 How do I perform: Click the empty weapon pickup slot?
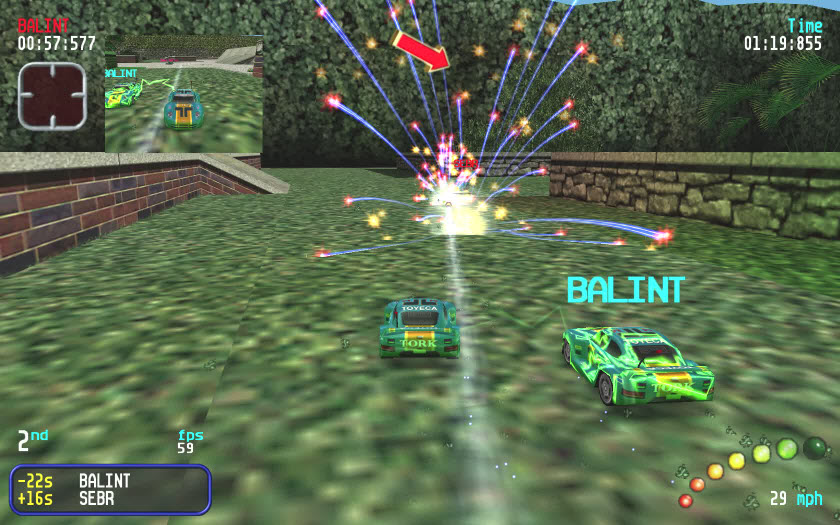pyautogui.click(x=52, y=96)
